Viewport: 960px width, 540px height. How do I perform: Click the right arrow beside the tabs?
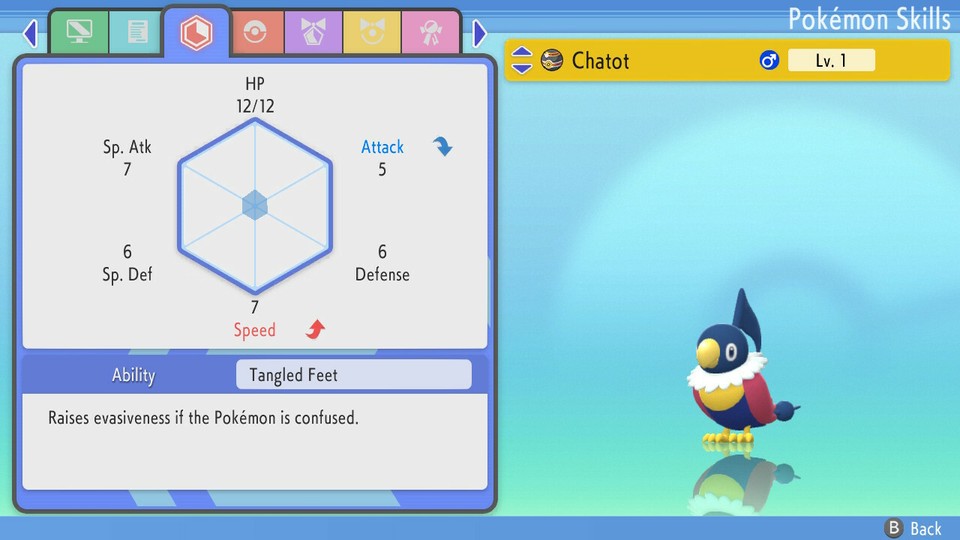(479, 34)
